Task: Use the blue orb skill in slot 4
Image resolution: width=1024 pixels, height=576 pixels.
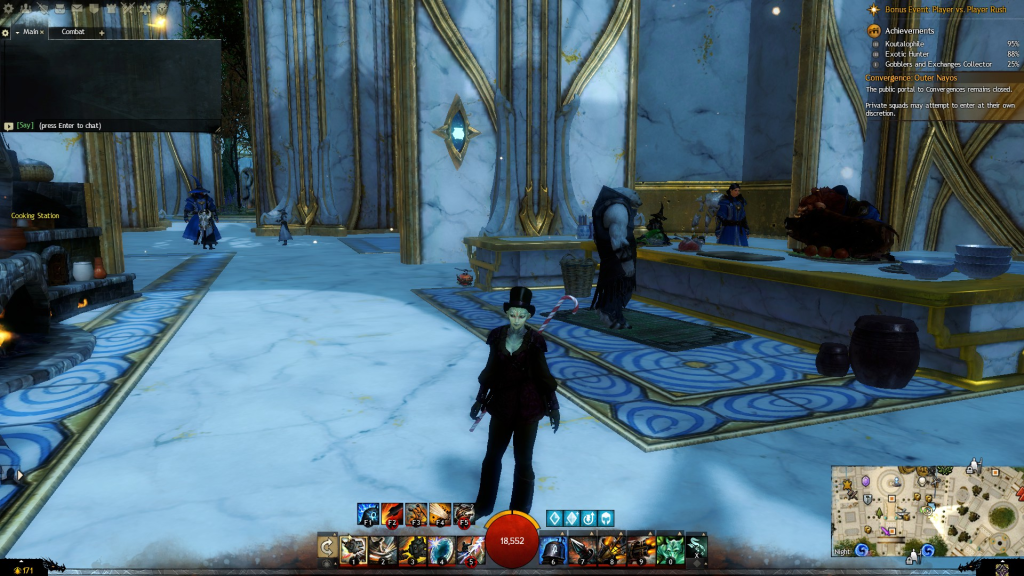Action: pyautogui.click(x=441, y=549)
